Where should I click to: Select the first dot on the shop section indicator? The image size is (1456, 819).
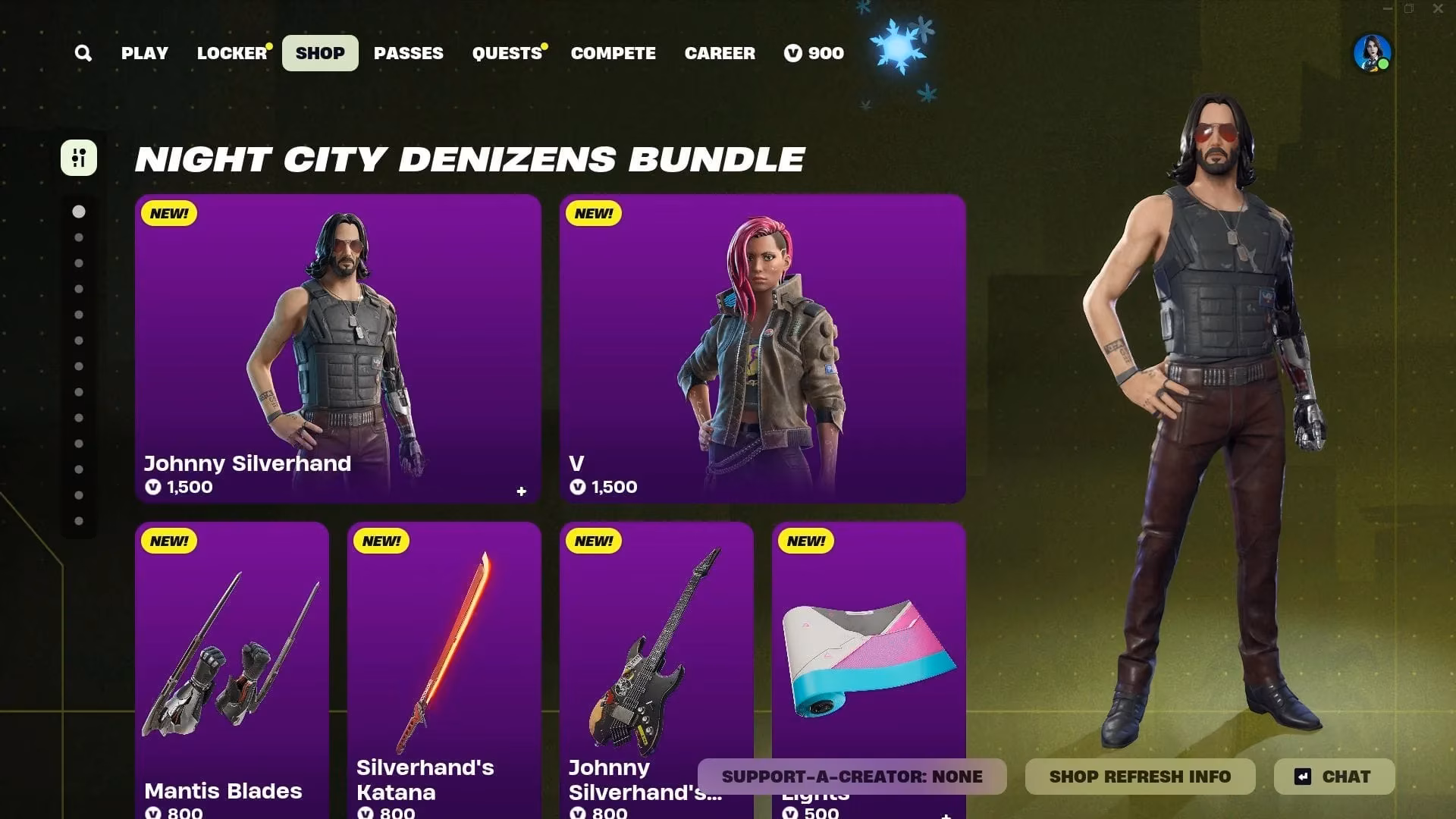[x=80, y=212]
